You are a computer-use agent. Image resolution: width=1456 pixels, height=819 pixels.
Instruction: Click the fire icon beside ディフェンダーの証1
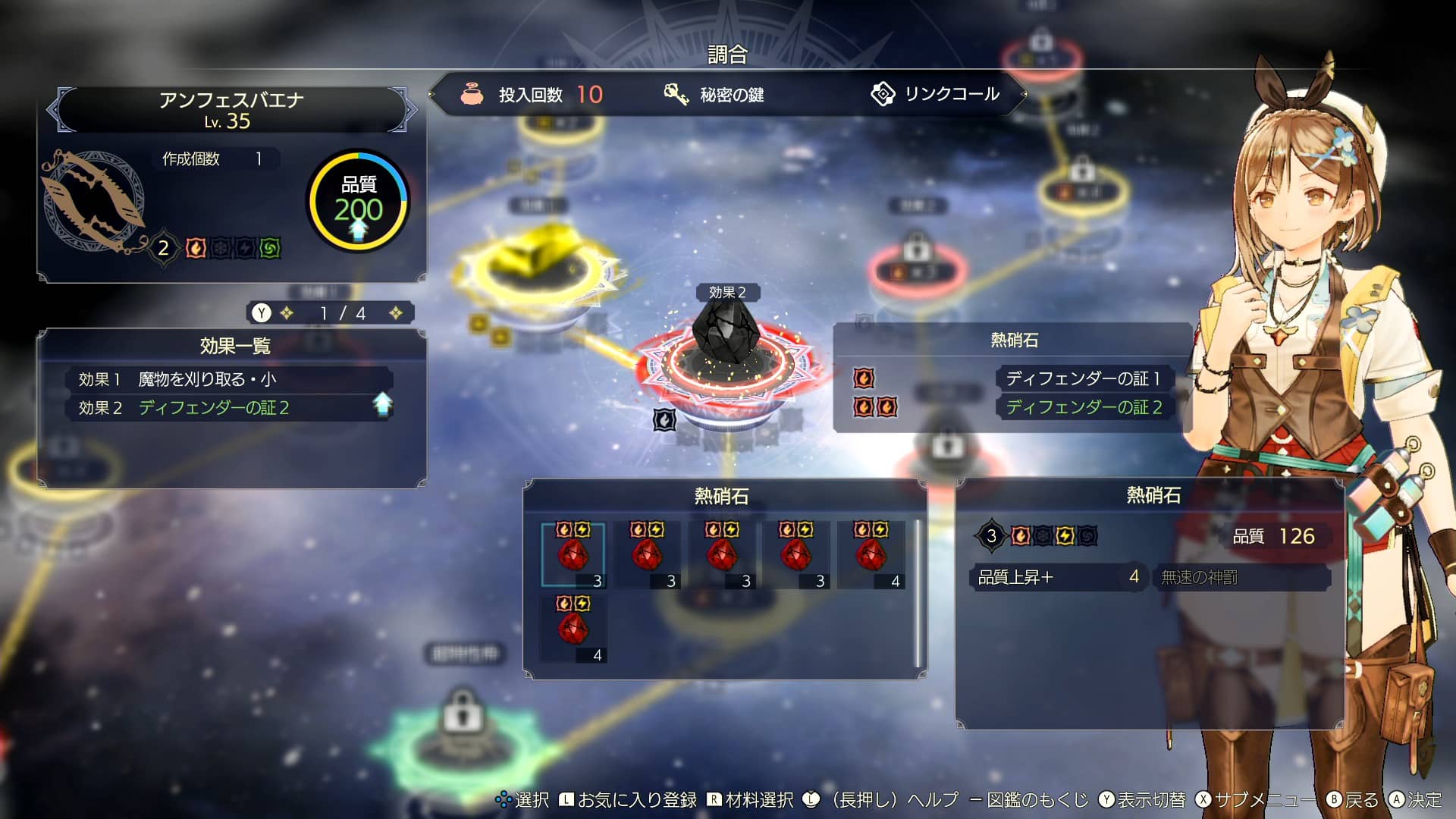pos(865,378)
